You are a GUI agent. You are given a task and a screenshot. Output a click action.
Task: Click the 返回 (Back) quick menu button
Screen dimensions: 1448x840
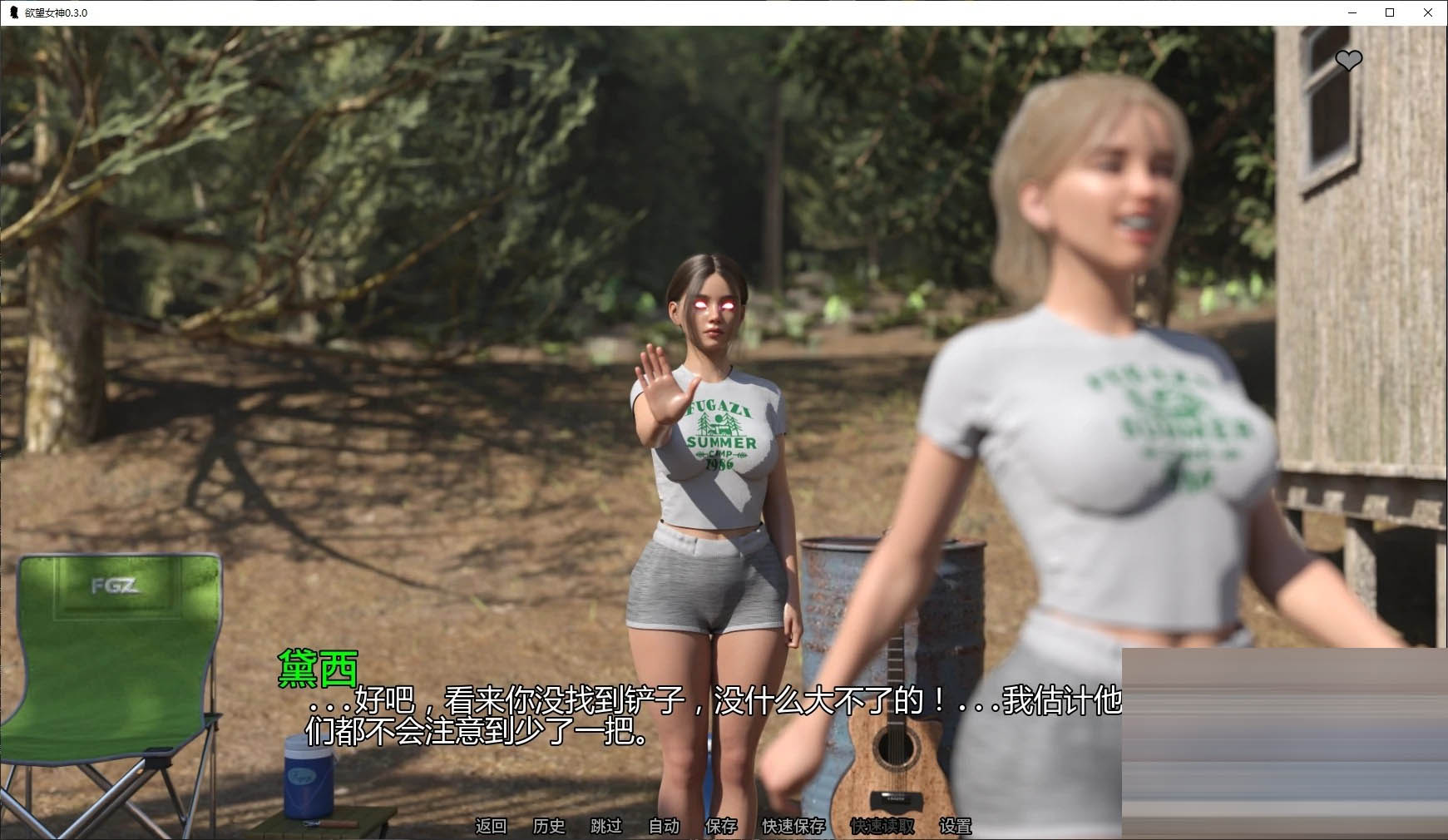(x=491, y=826)
